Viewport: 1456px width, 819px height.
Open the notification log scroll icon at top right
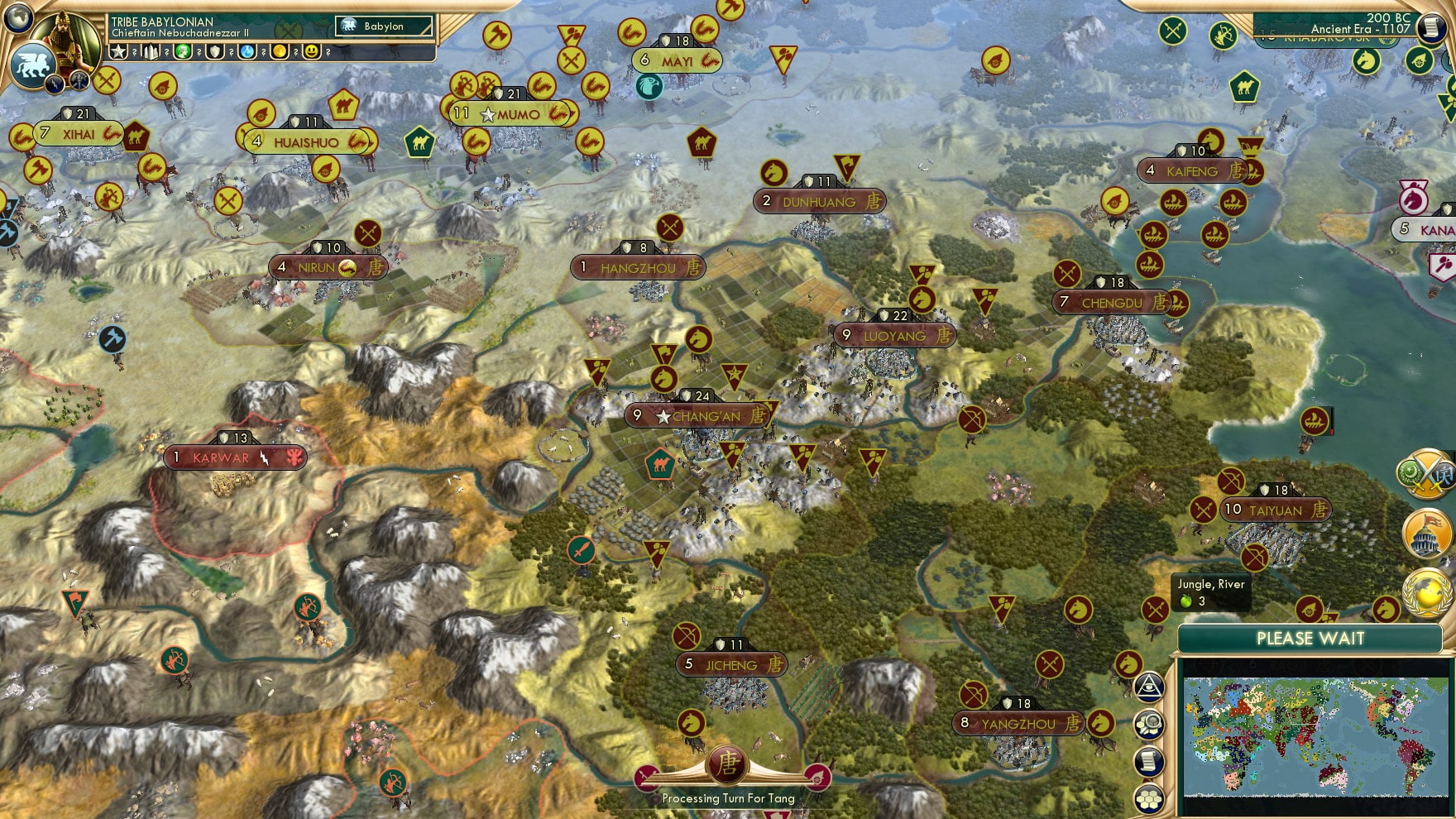[1431, 29]
